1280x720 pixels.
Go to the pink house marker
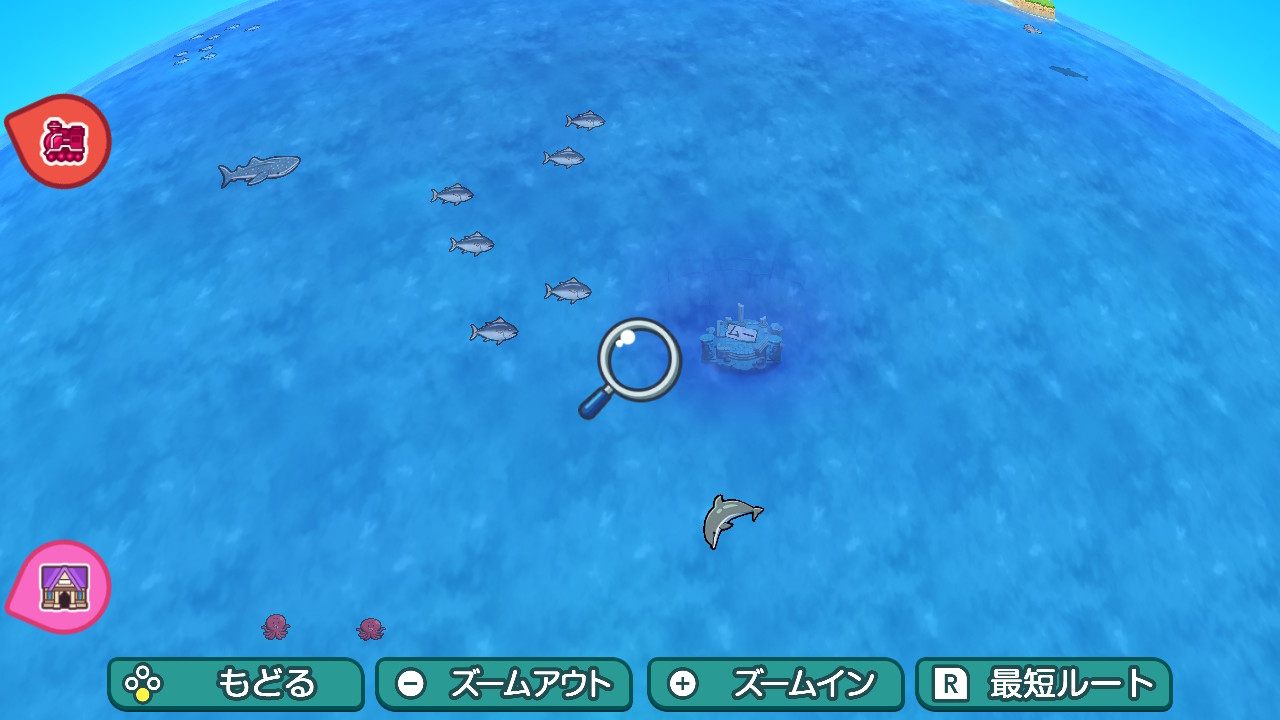click(x=62, y=587)
